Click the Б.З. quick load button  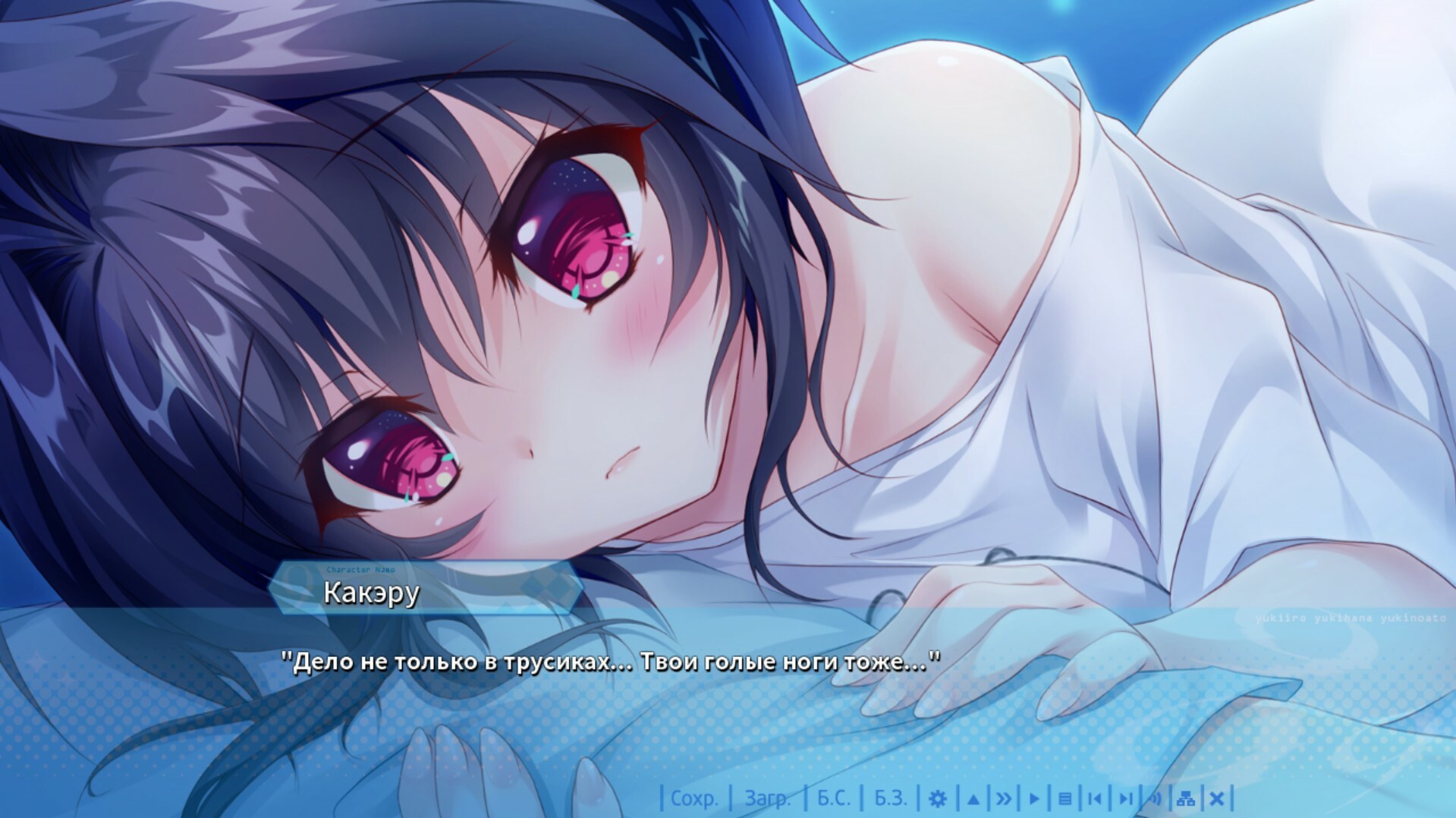click(x=891, y=798)
